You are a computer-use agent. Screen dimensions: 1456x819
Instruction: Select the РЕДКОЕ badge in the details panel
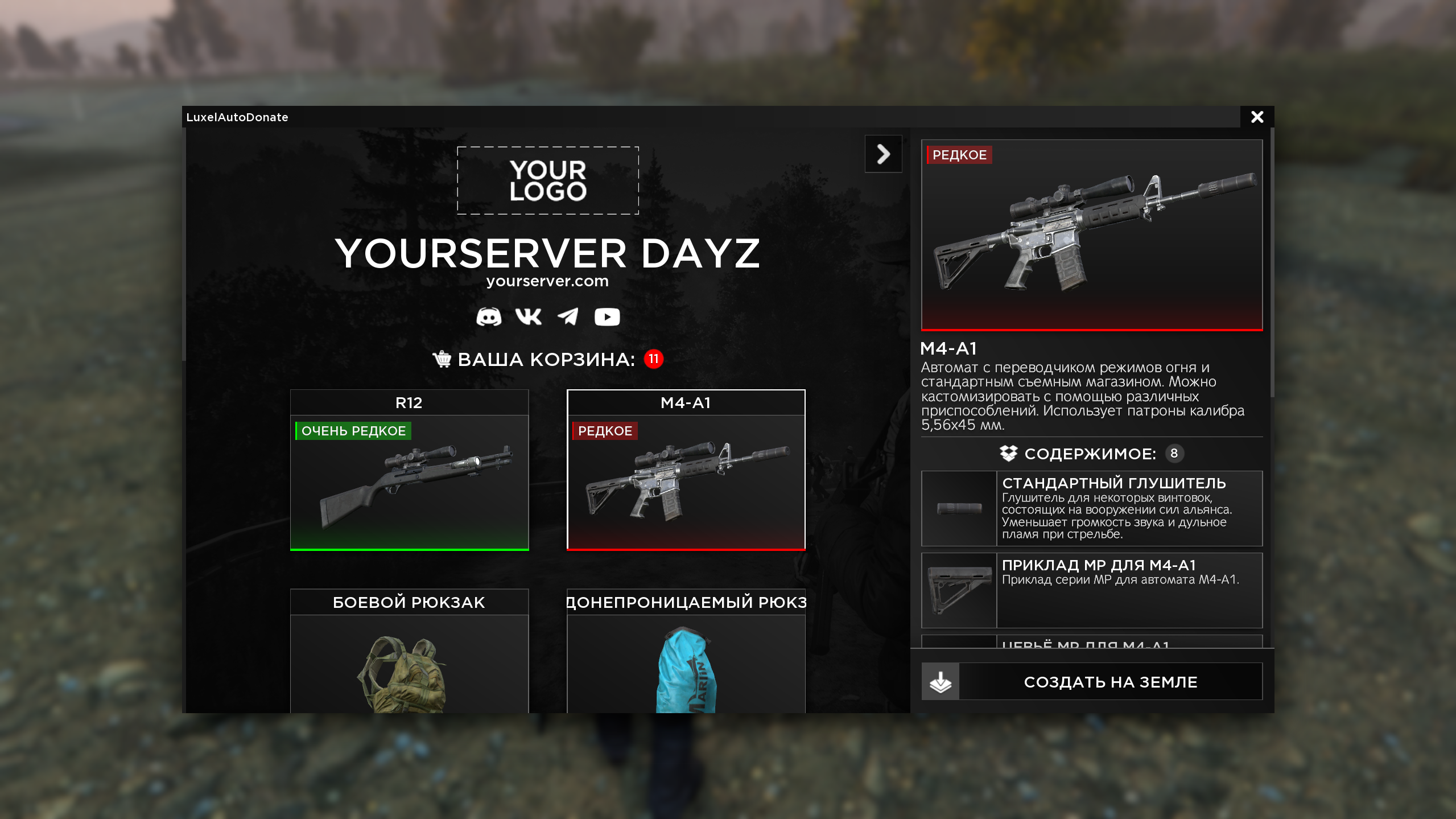958,155
